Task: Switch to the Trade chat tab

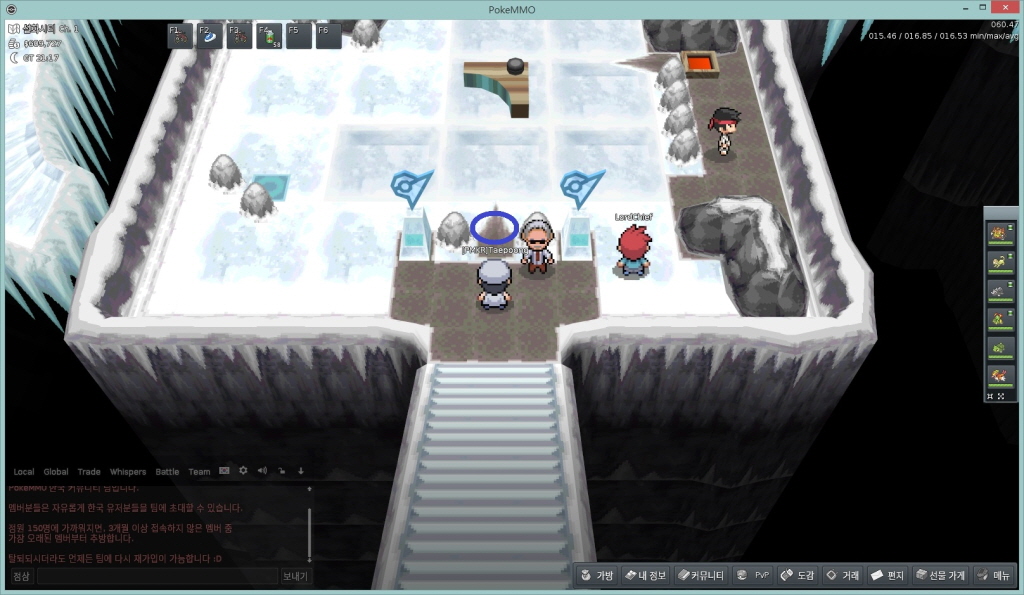Action: pos(89,471)
